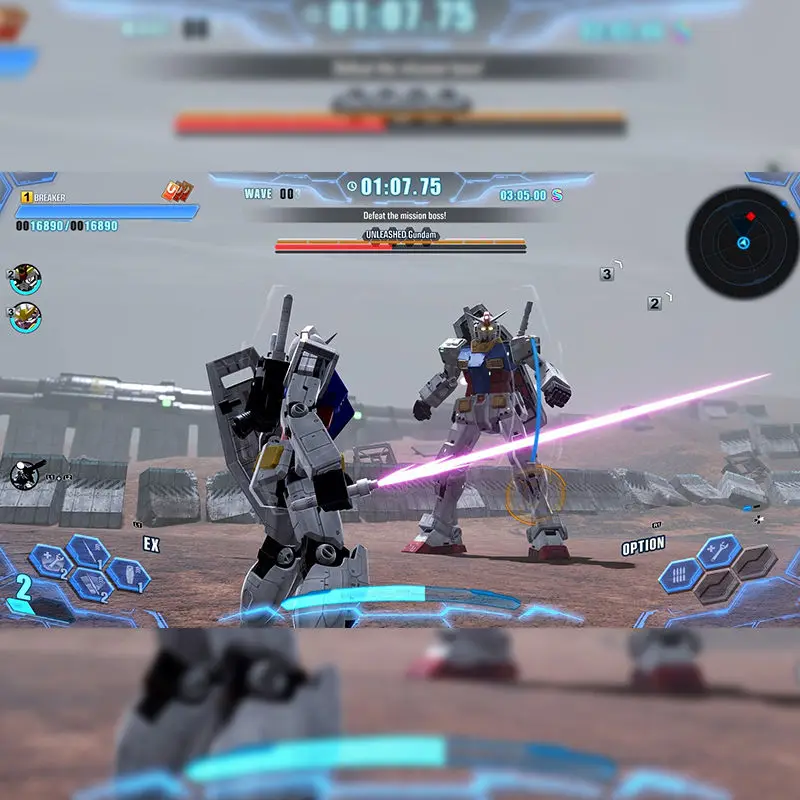Click the weapon icon on the left edge
The width and height of the screenshot is (800, 800).
(24, 474)
